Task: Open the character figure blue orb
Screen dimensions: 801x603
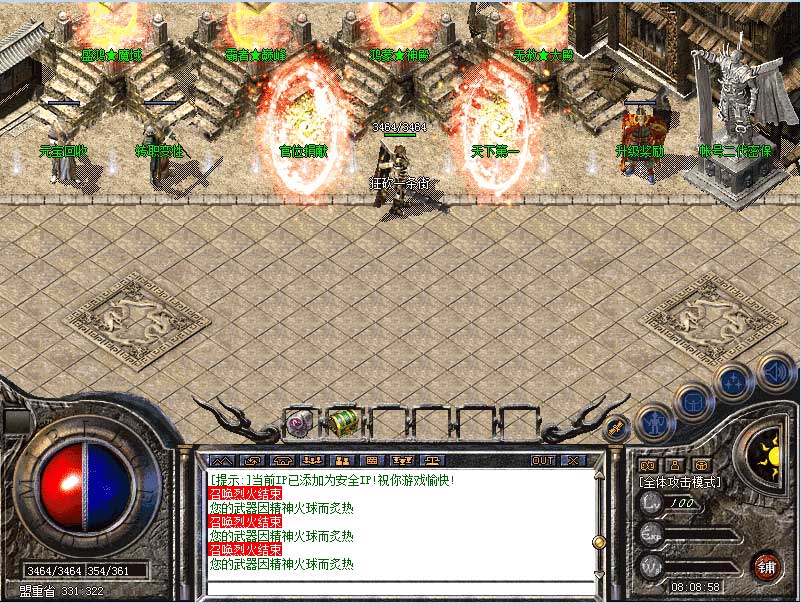Action: point(652,421)
